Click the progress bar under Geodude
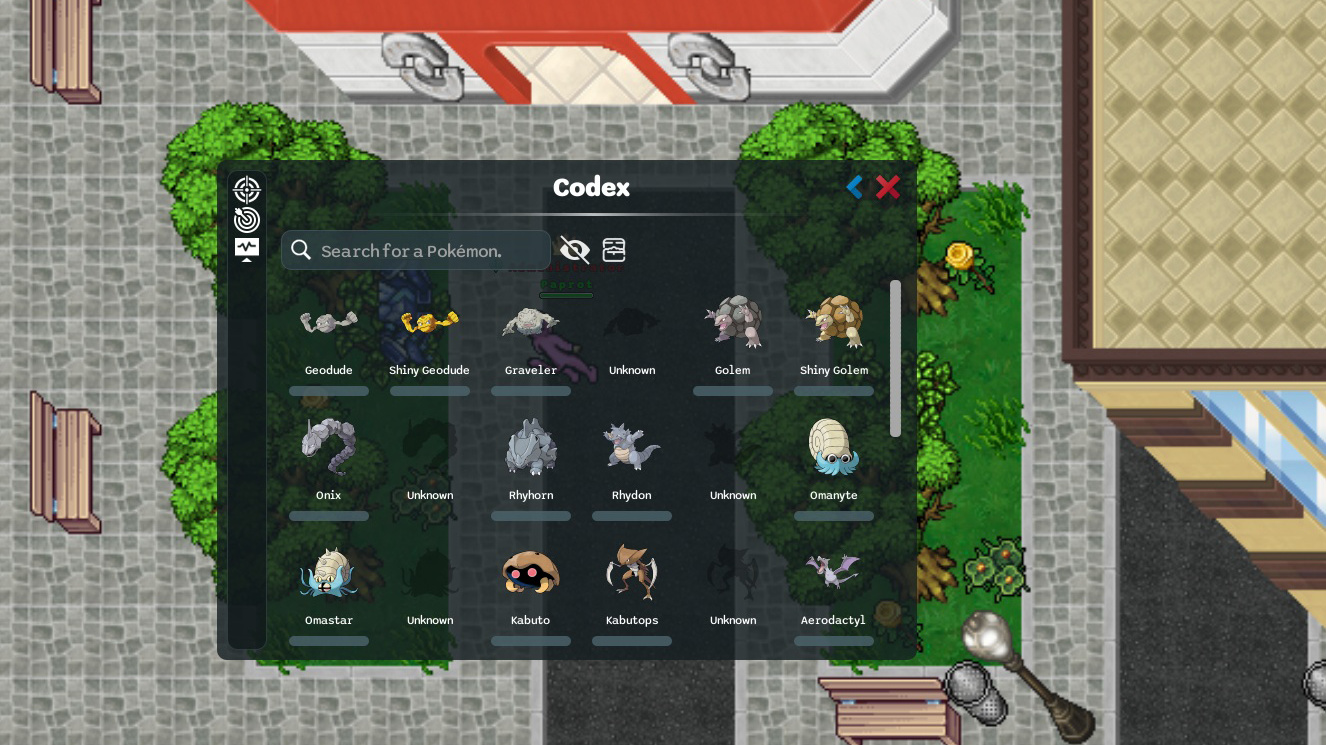The image size is (1326, 745). (329, 391)
